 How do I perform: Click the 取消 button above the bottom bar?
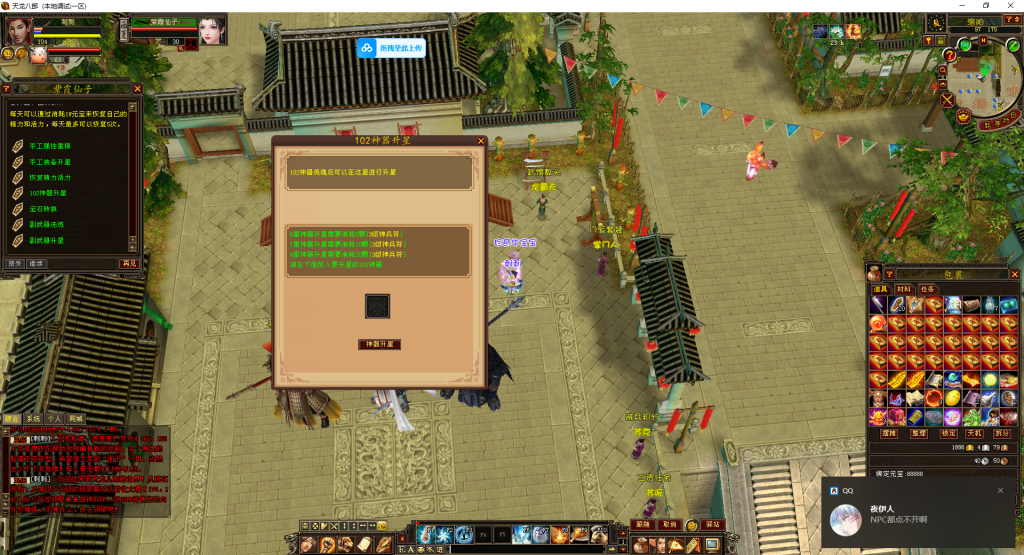[671, 524]
